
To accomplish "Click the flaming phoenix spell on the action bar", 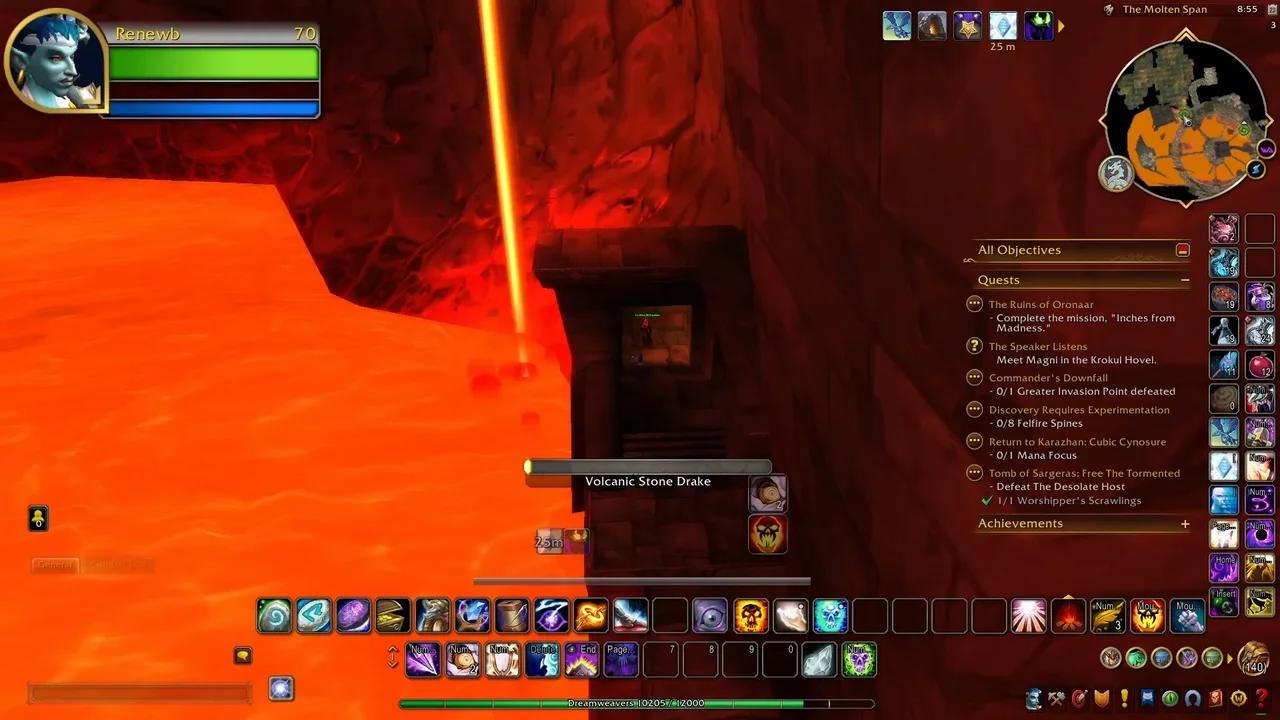I will pos(590,615).
